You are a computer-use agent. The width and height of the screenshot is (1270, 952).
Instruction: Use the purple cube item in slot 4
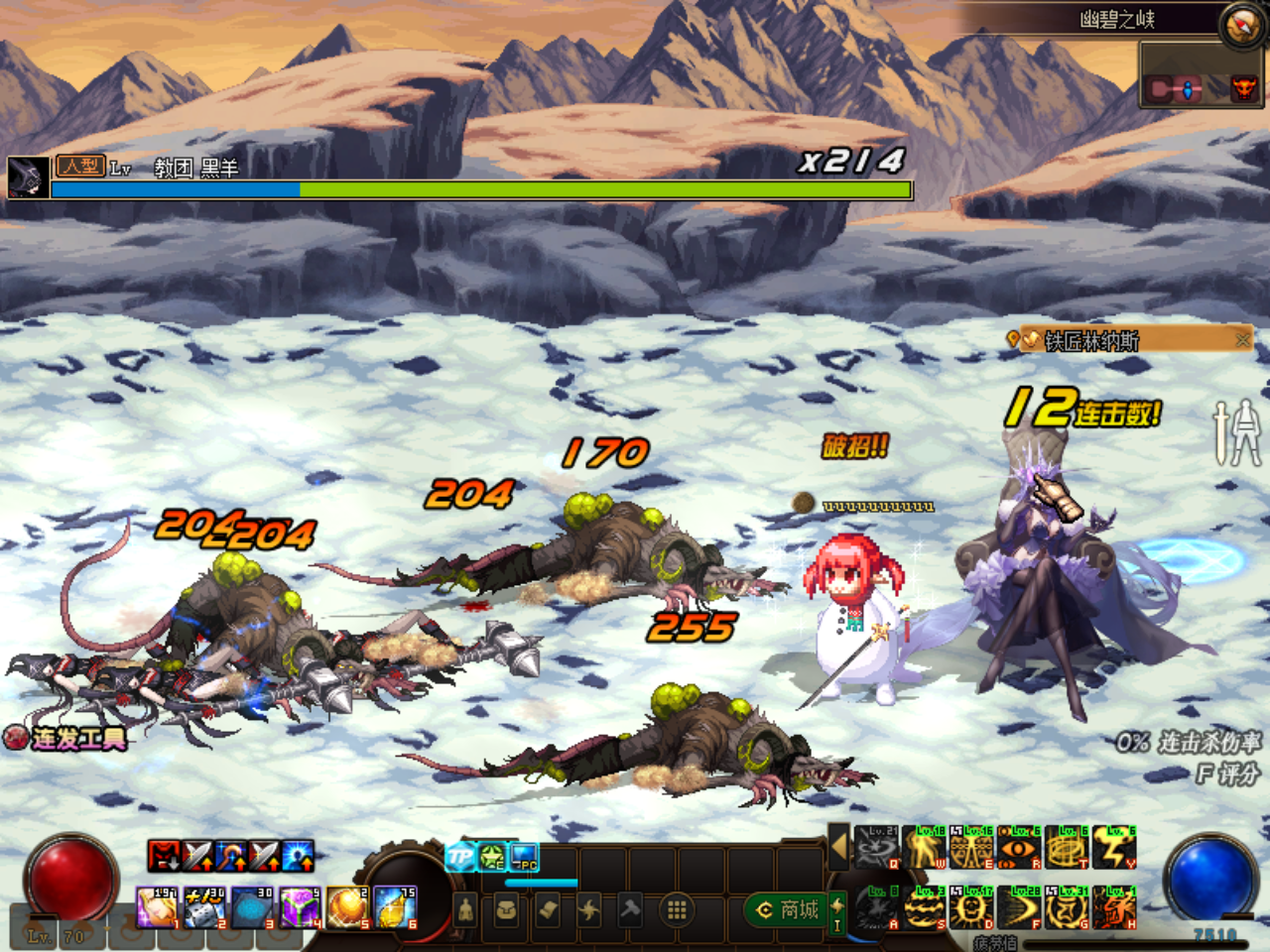coord(300,907)
